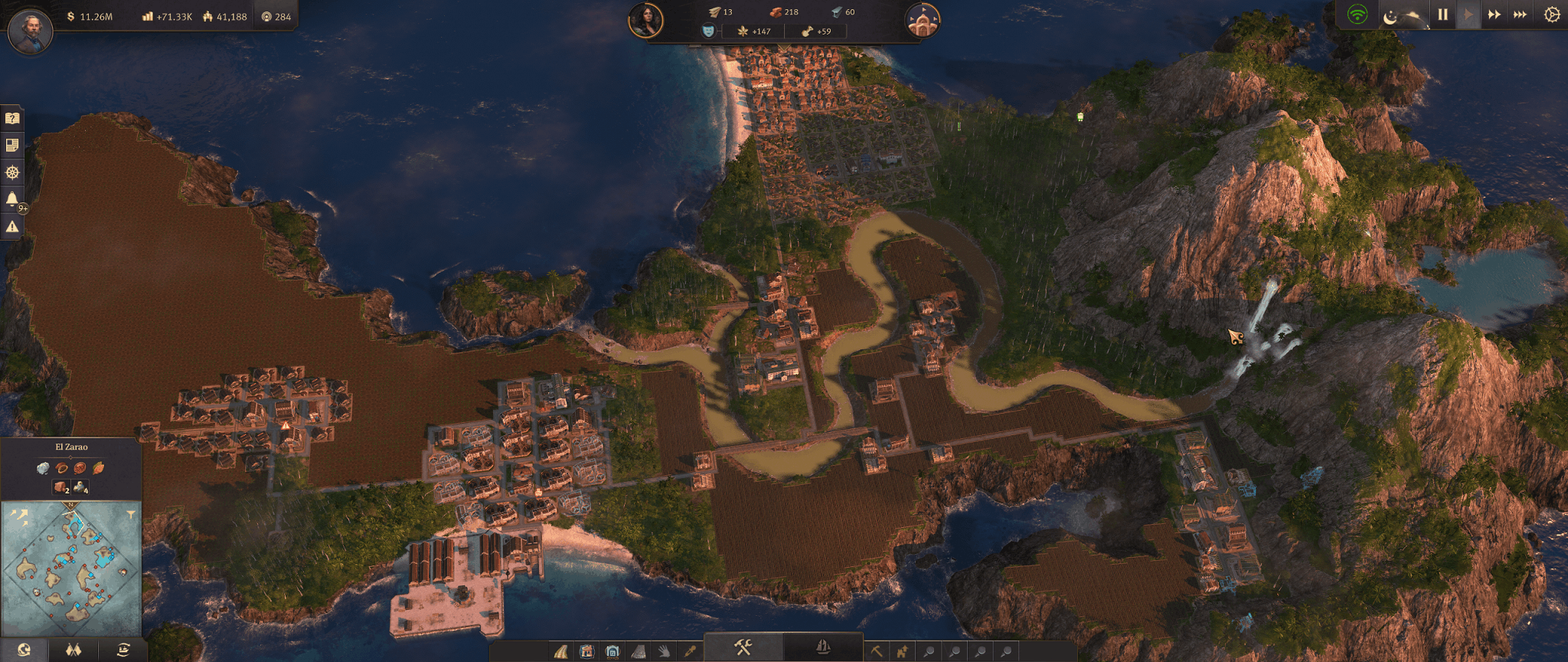This screenshot has width=1568, height=662.
Task: Set game speed to normal play
Action: pyautogui.click(x=1468, y=15)
